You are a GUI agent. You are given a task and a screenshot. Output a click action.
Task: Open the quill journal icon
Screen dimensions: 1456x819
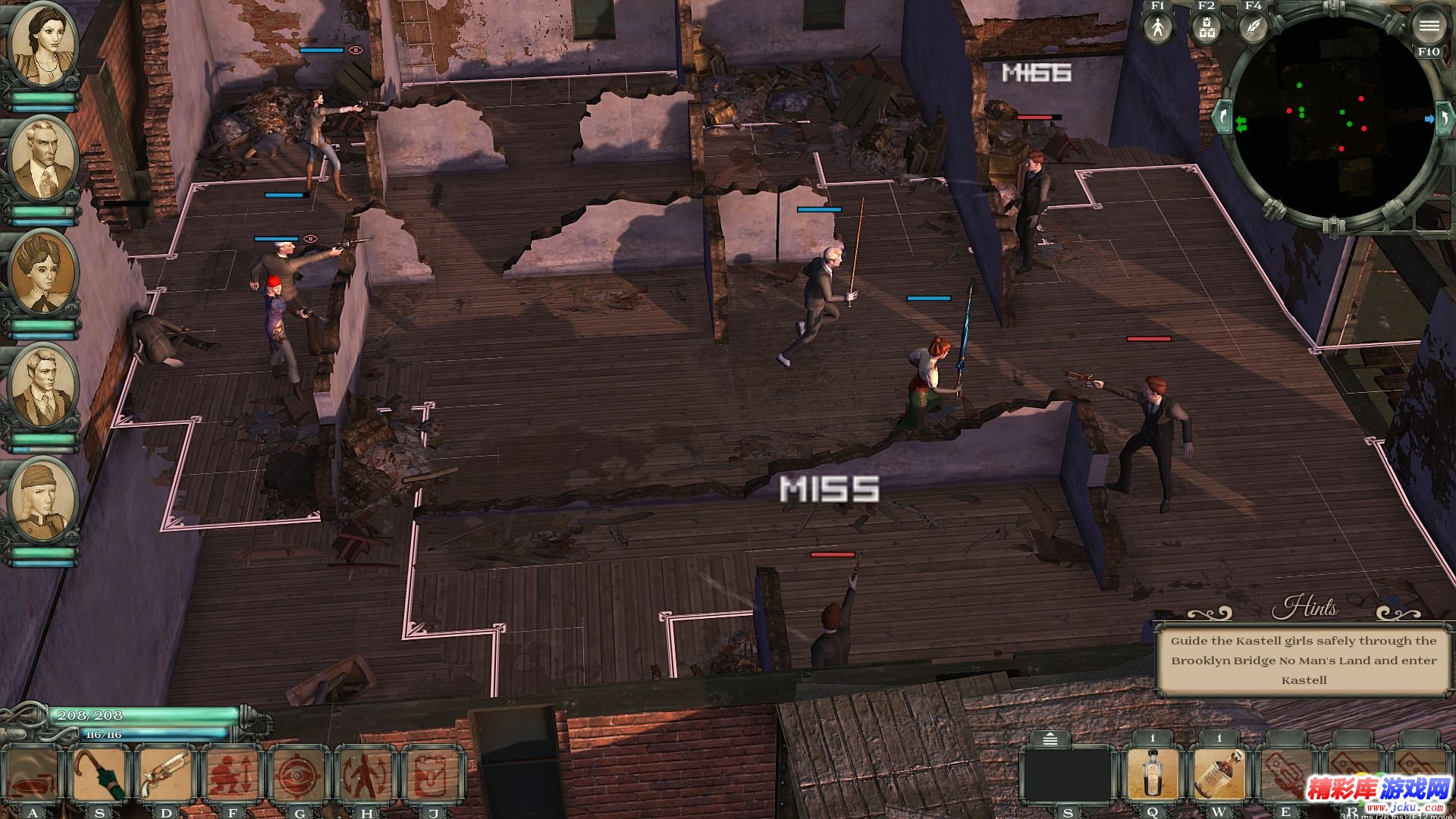click(1254, 28)
